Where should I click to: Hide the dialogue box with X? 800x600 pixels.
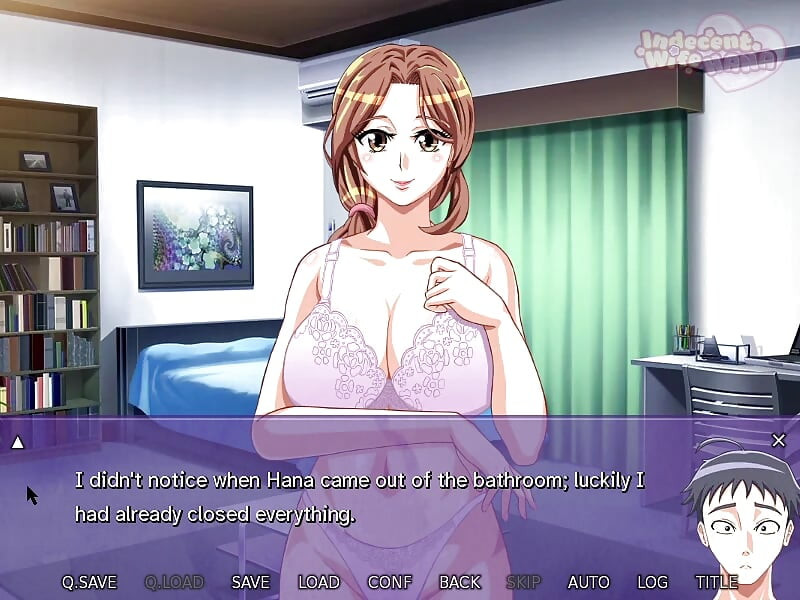point(779,440)
